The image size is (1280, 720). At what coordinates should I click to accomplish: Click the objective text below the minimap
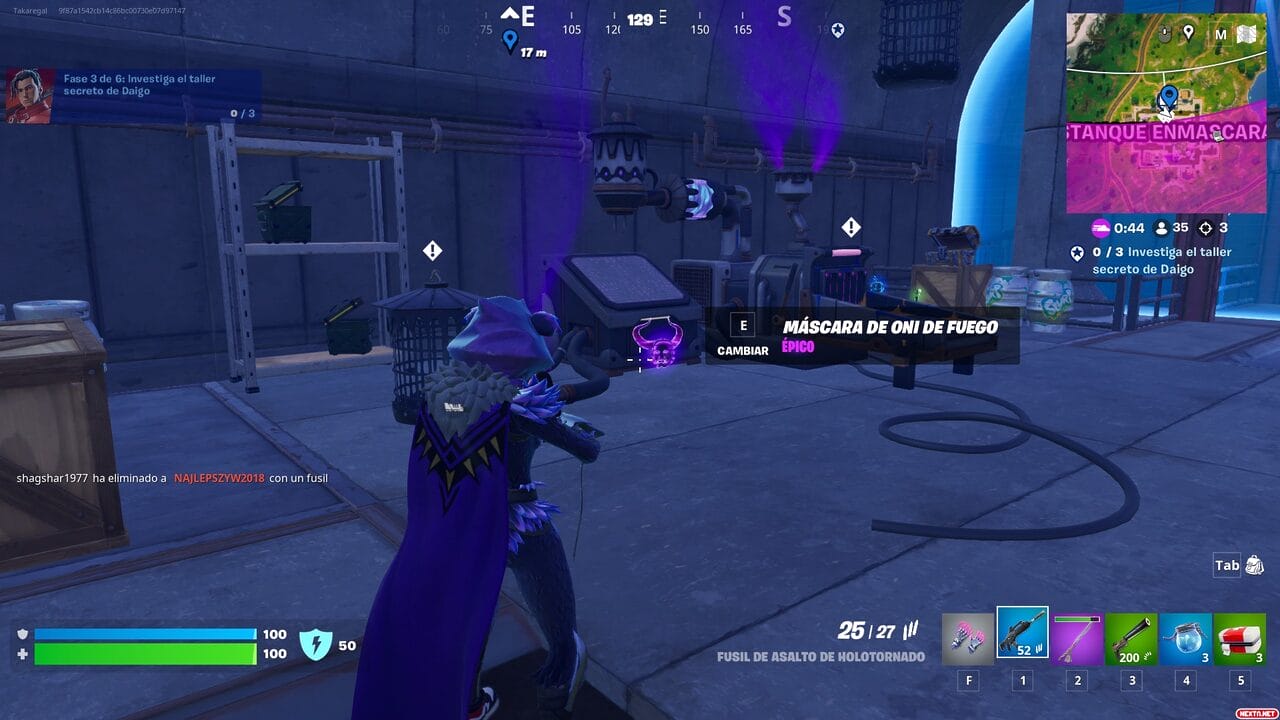tap(1160, 260)
